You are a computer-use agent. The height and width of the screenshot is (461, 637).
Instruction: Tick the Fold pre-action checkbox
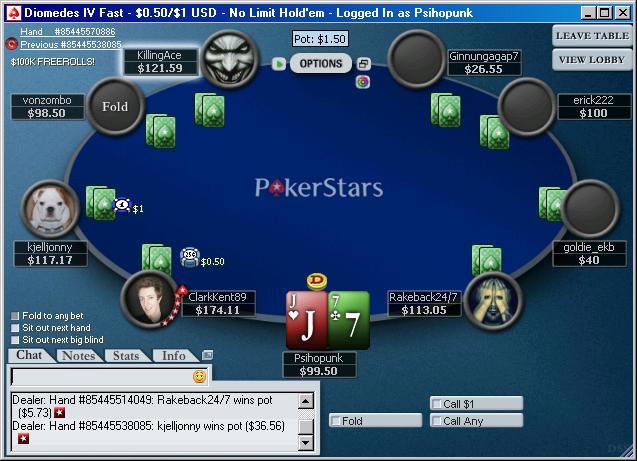336,421
